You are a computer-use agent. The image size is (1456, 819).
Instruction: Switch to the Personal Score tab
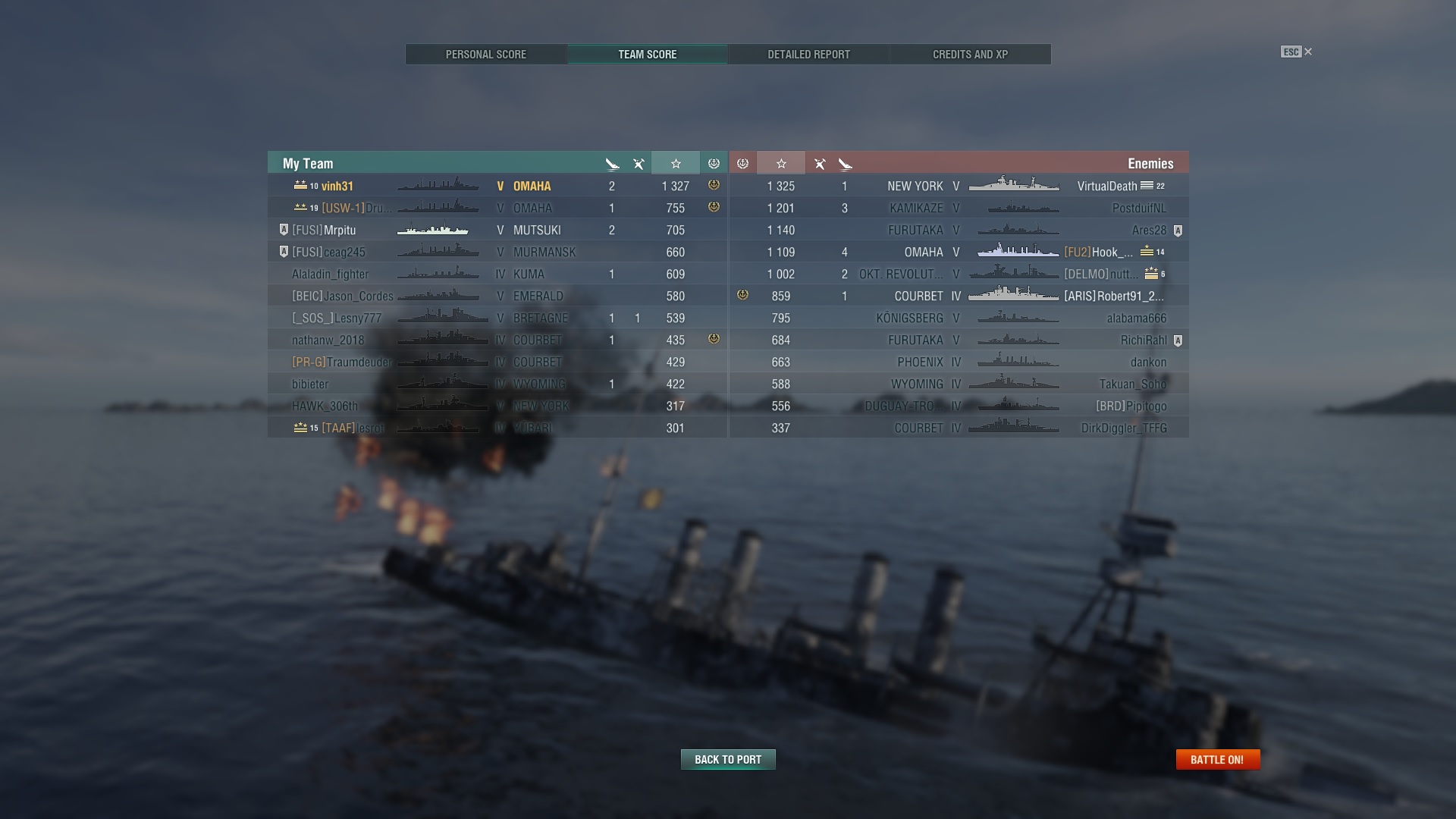[485, 54]
